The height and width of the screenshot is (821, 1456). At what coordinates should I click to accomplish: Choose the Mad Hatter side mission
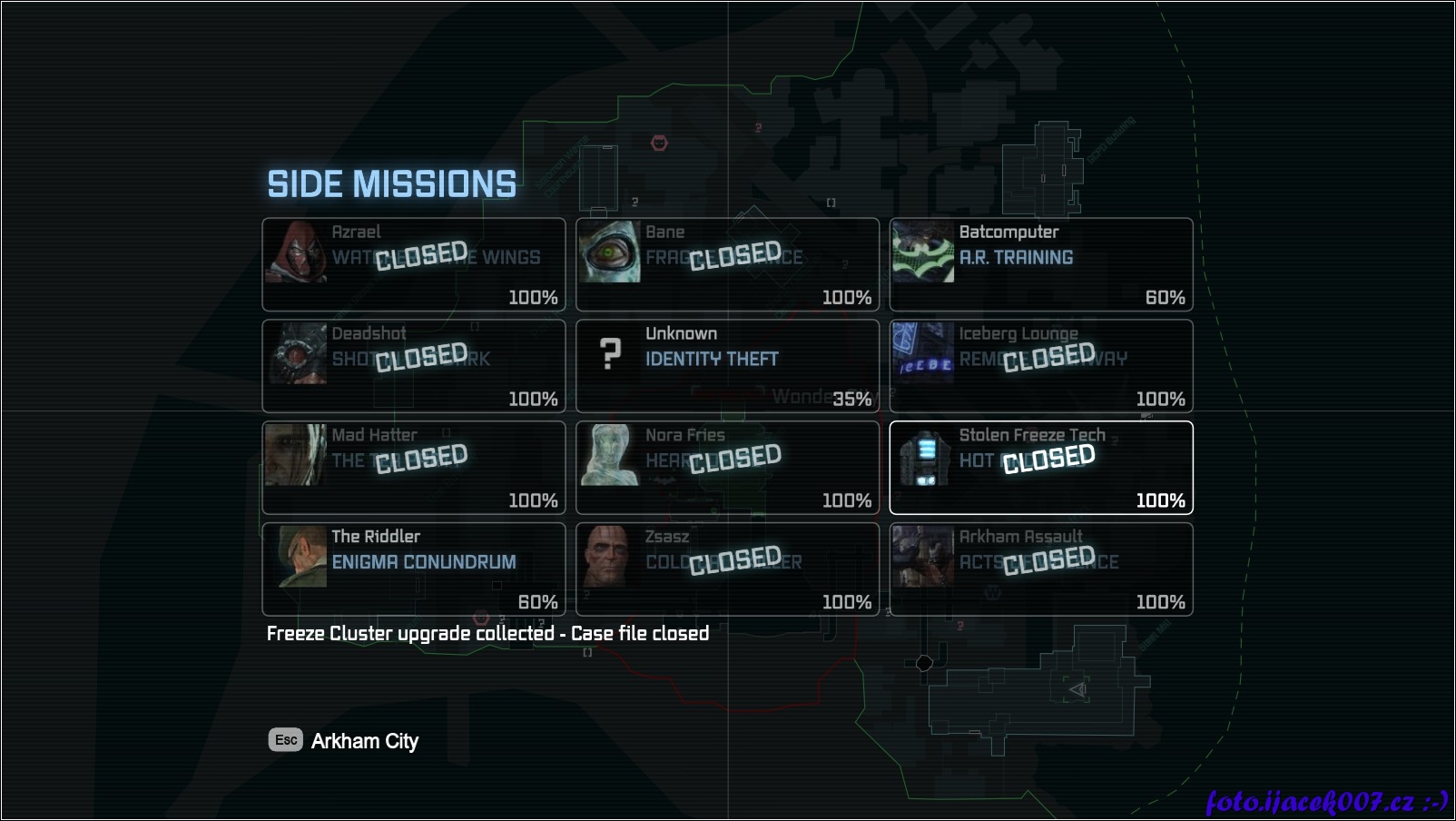pyautogui.click(x=414, y=468)
